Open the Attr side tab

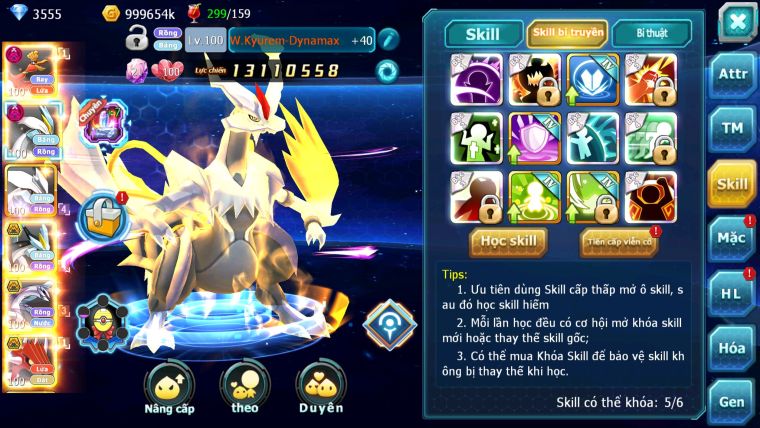click(x=732, y=75)
